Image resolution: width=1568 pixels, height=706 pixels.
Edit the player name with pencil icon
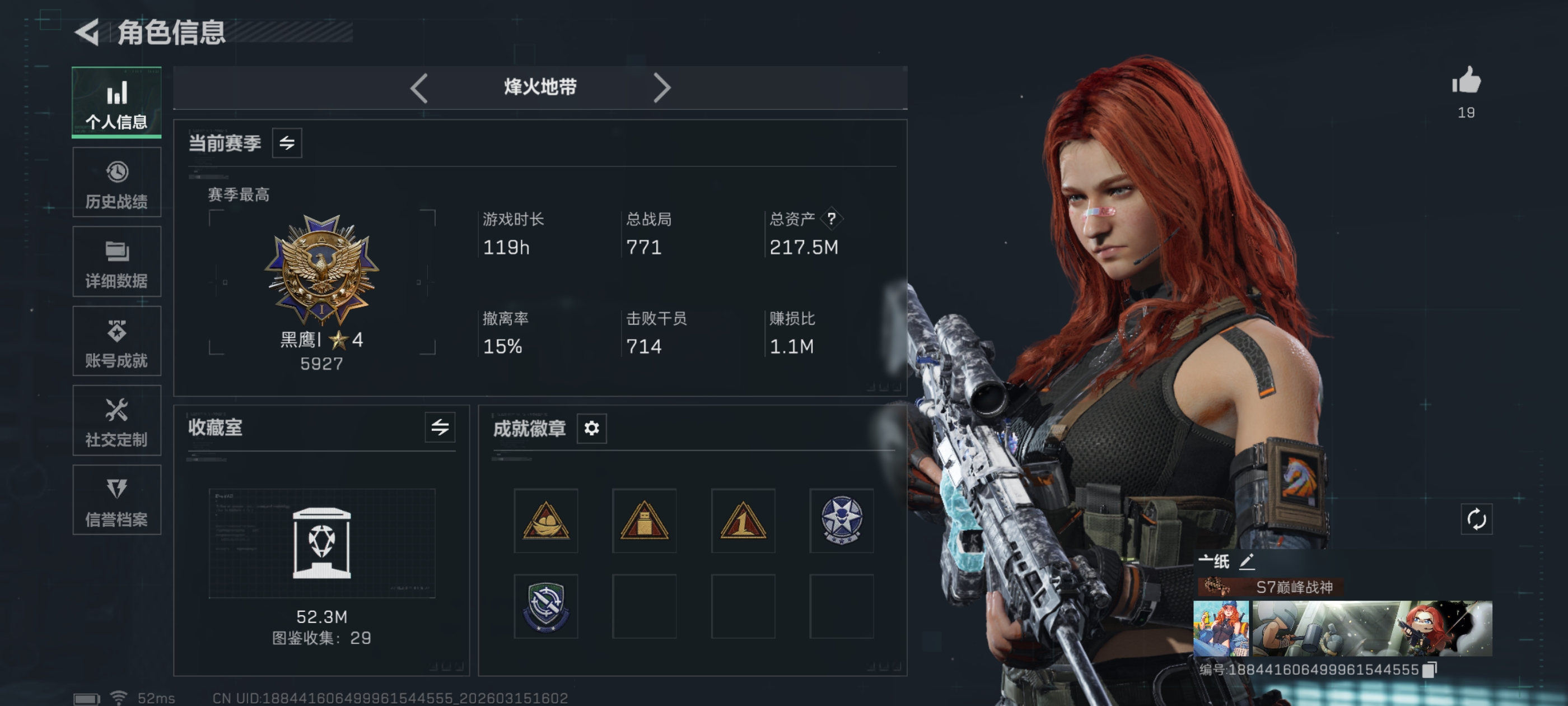click(1247, 561)
